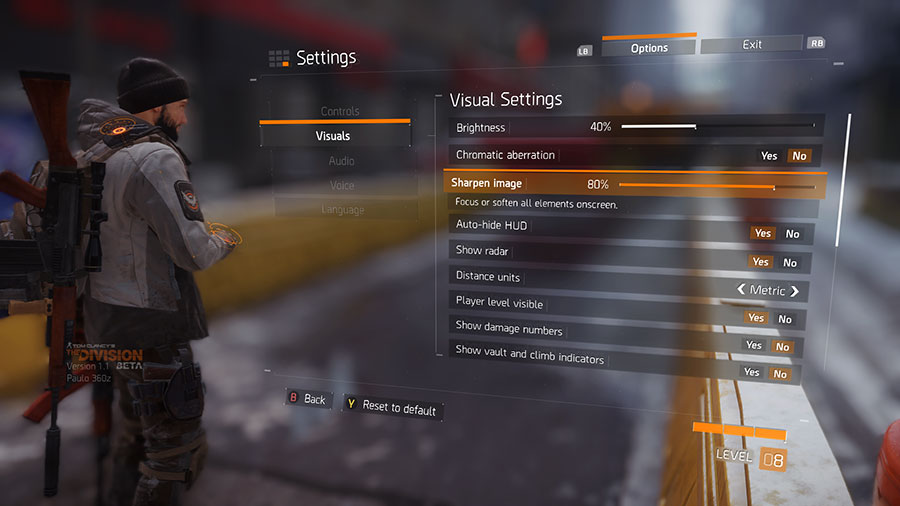Choose the Language settings category
Image resolution: width=900 pixels, height=506 pixels.
(342, 210)
